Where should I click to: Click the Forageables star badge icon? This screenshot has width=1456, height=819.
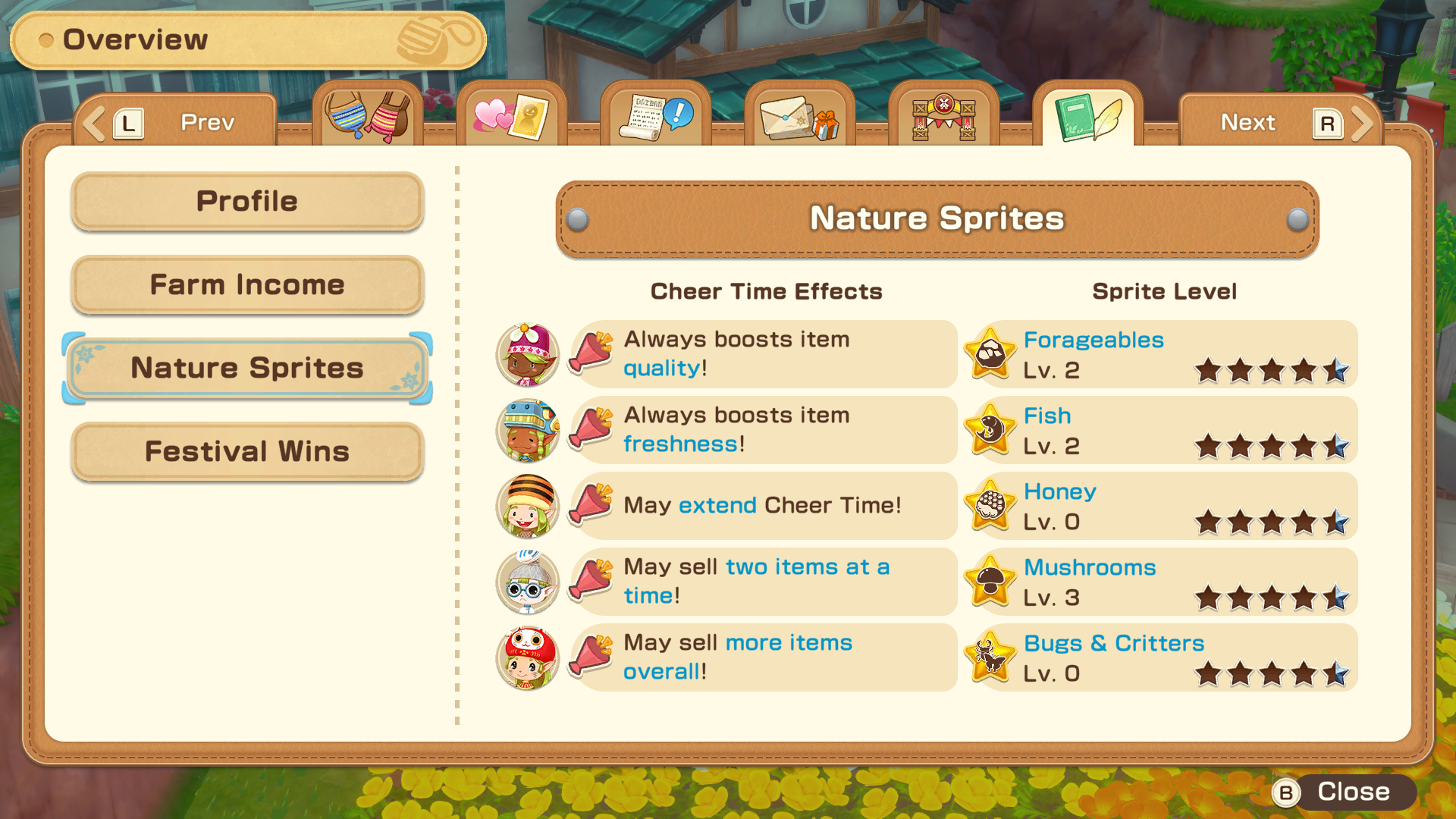[x=990, y=354]
